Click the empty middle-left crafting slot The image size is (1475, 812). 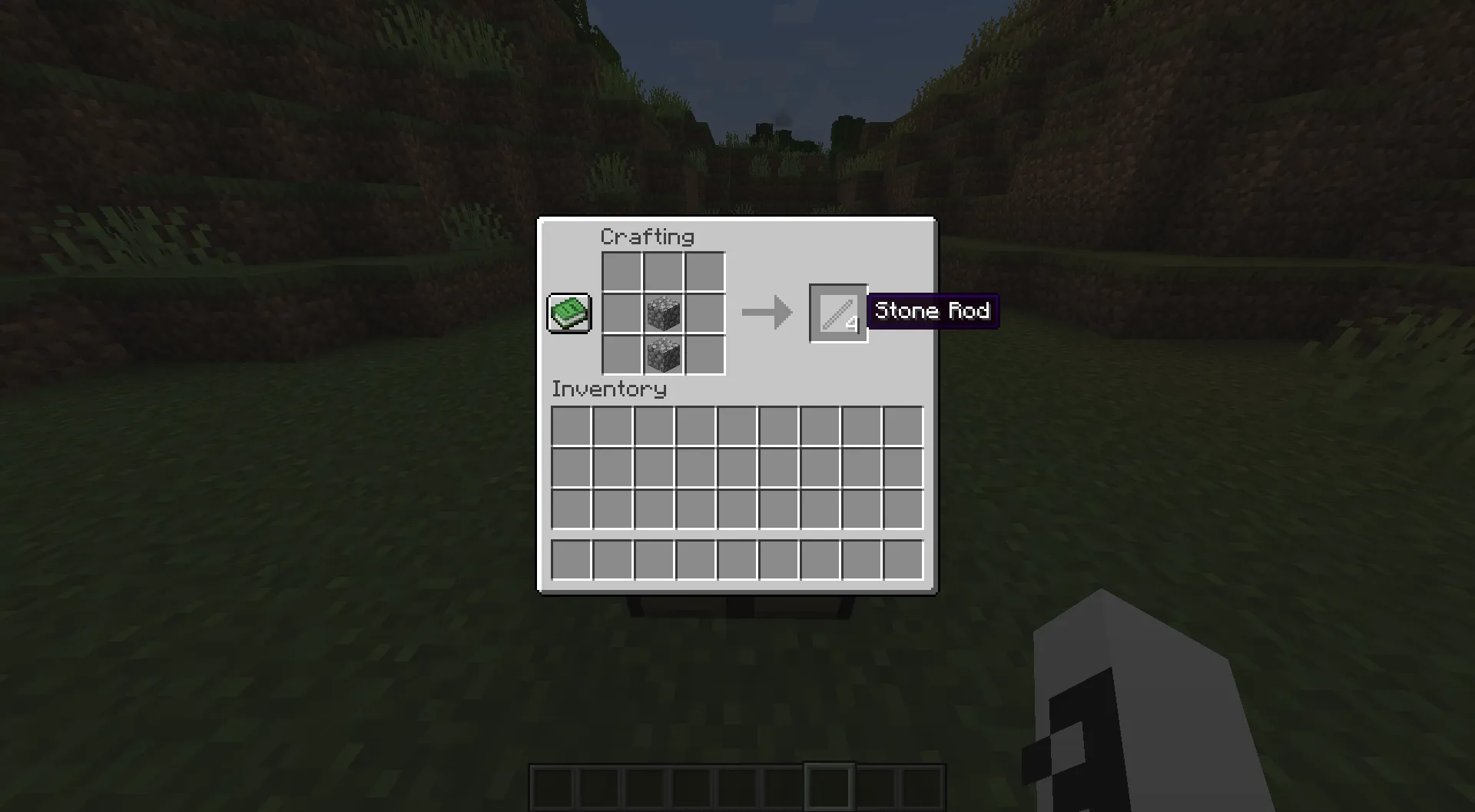pyautogui.click(x=623, y=312)
